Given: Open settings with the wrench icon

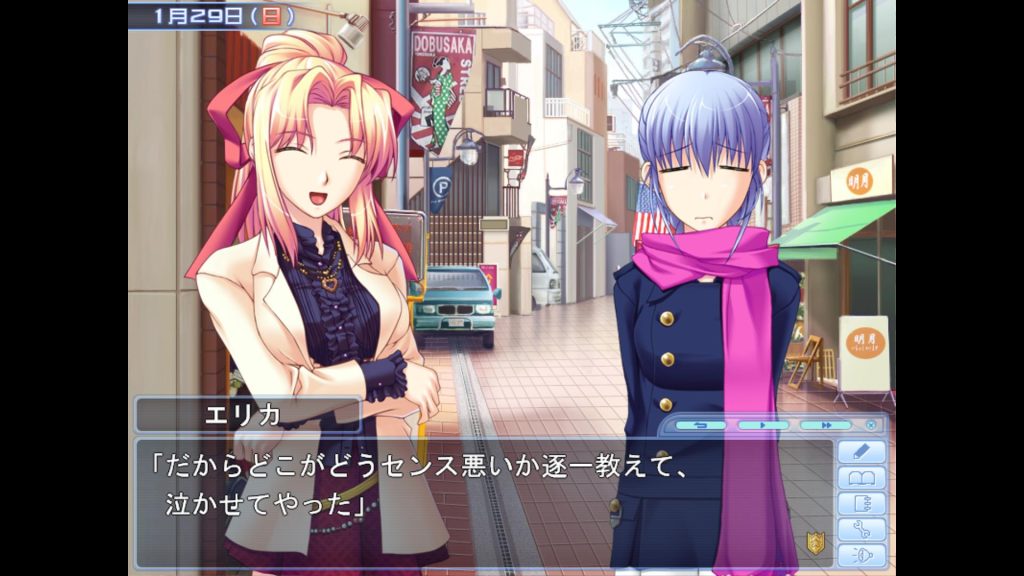Looking at the screenshot, I should click(x=861, y=530).
